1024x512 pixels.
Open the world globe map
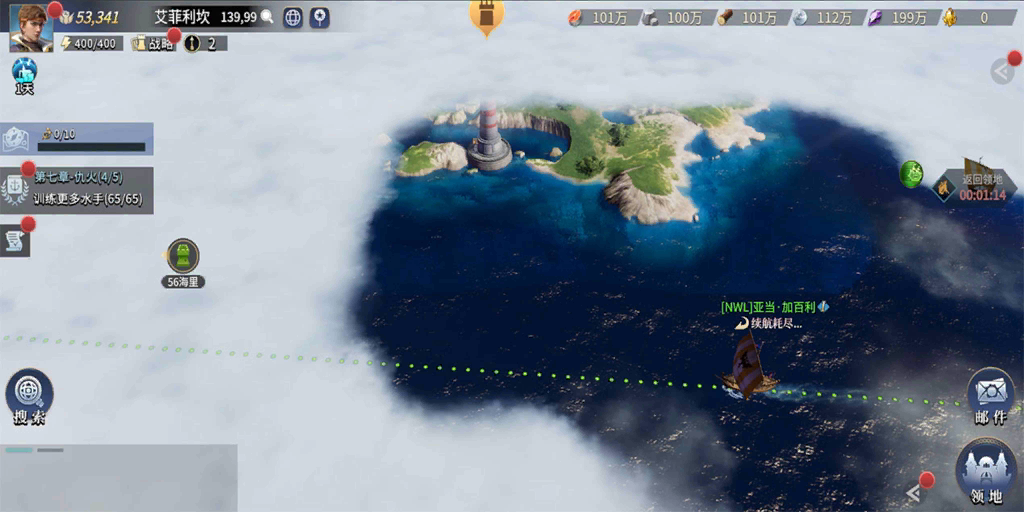point(293,17)
